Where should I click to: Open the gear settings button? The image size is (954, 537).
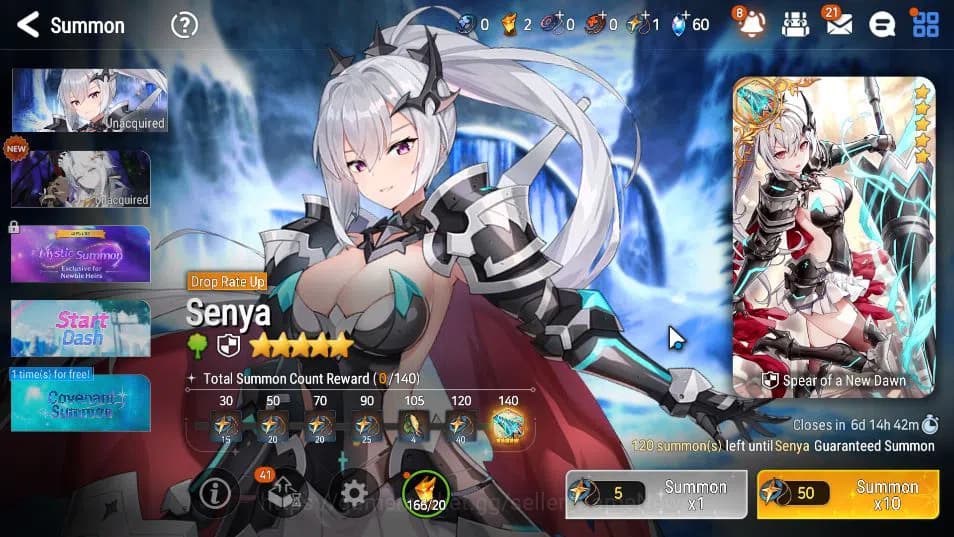(355, 493)
